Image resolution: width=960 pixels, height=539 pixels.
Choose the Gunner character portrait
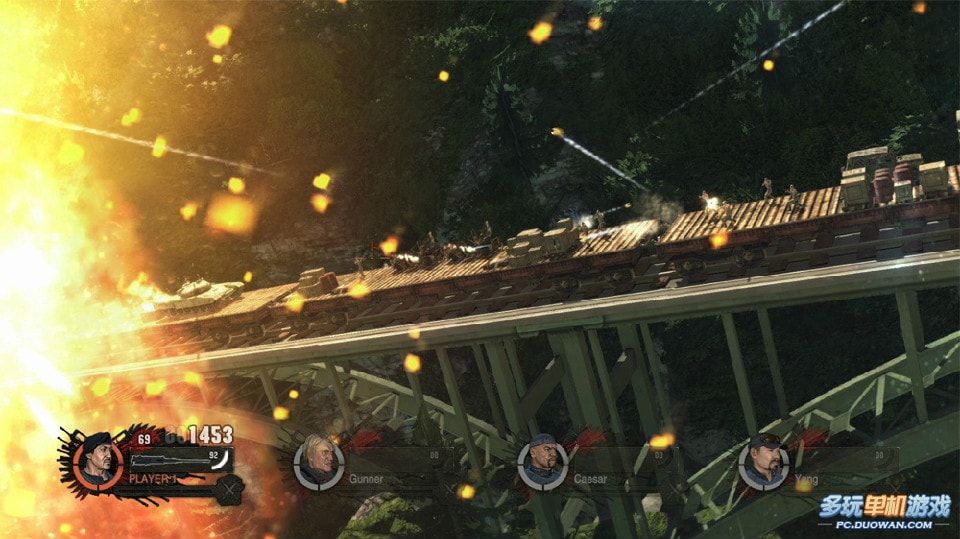click(x=319, y=463)
